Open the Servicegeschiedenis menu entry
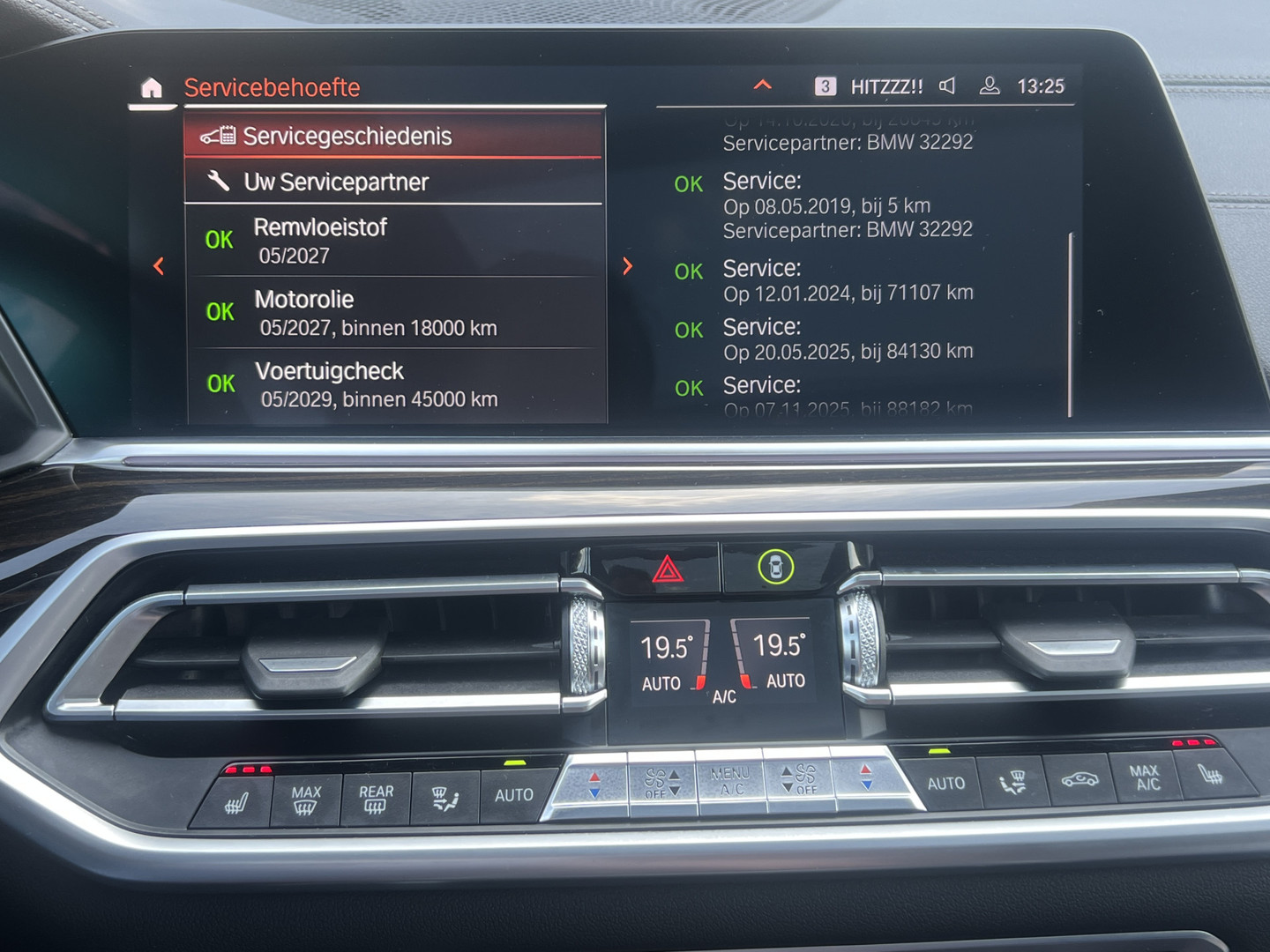This screenshot has height=952, width=1270. pyautogui.click(x=348, y=137)
